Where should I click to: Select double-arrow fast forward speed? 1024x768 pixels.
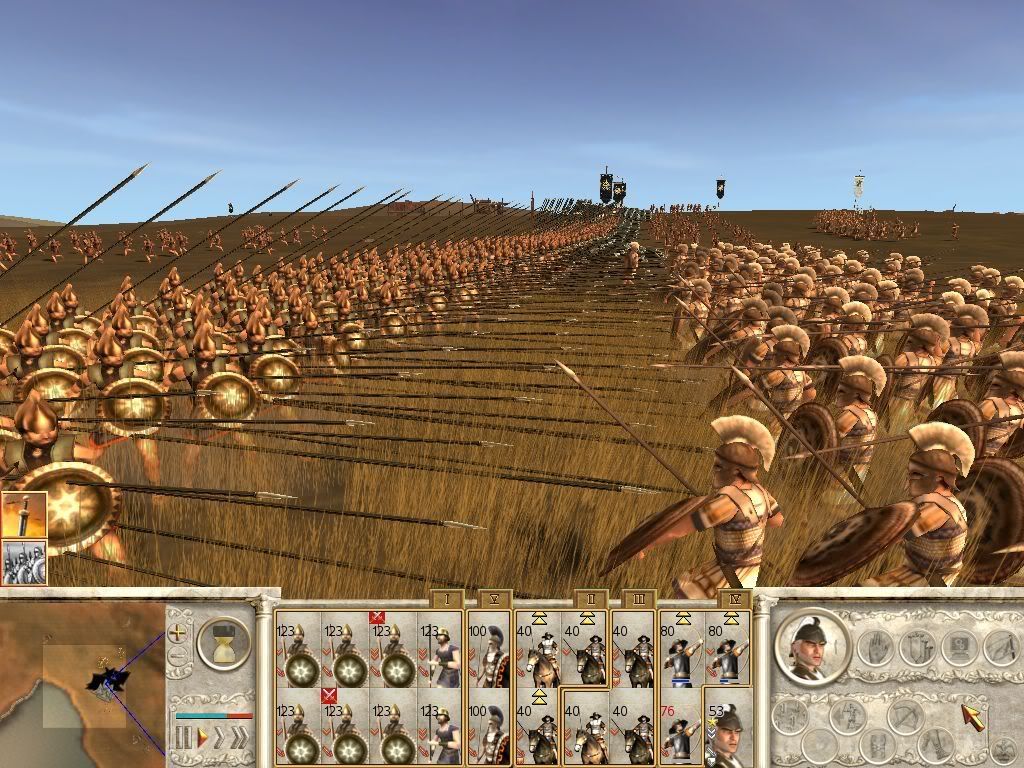tap(219, 737)
